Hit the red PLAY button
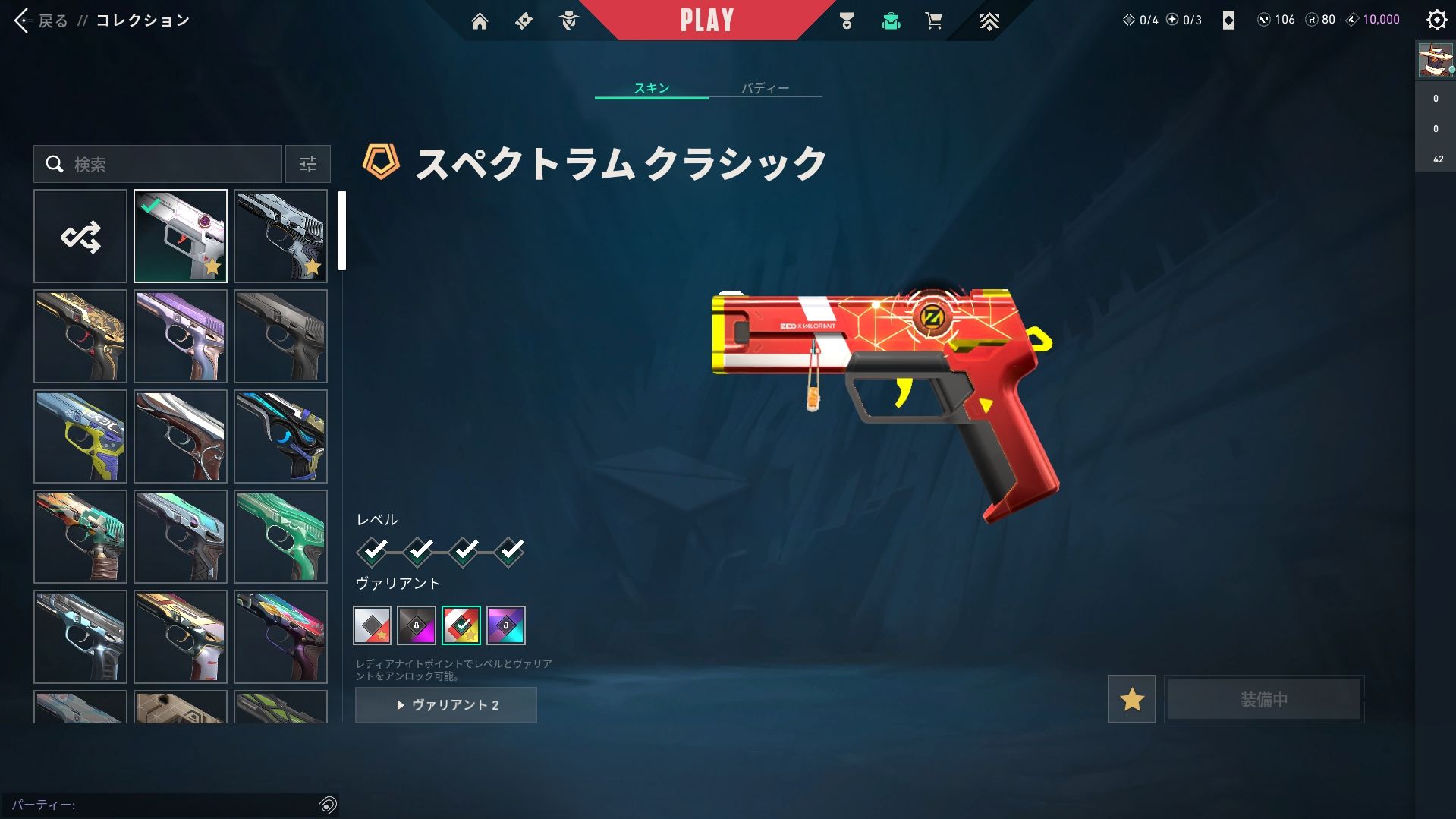 coord(706,20)
